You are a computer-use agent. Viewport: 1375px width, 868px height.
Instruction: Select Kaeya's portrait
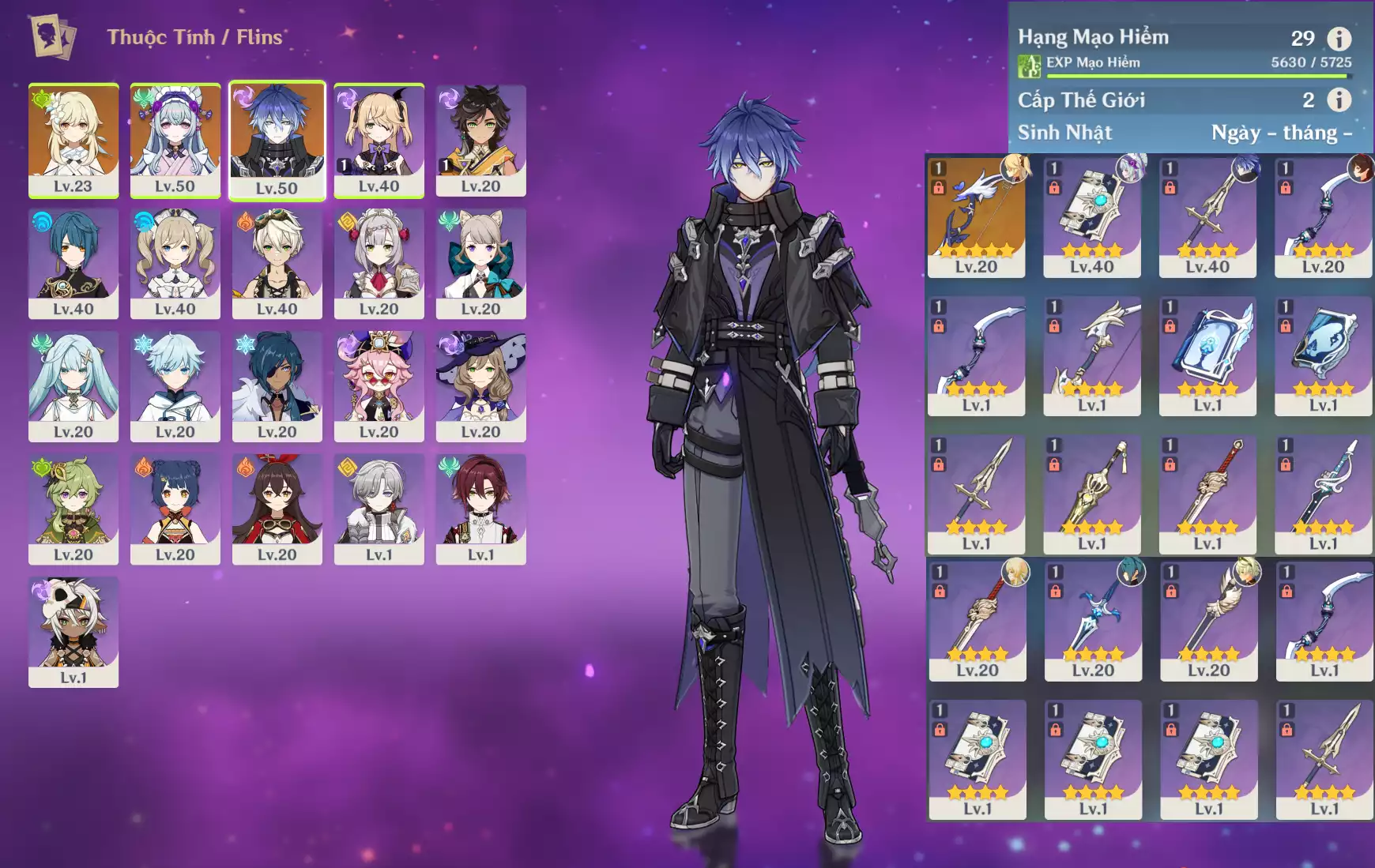click(x=277, y=386)
